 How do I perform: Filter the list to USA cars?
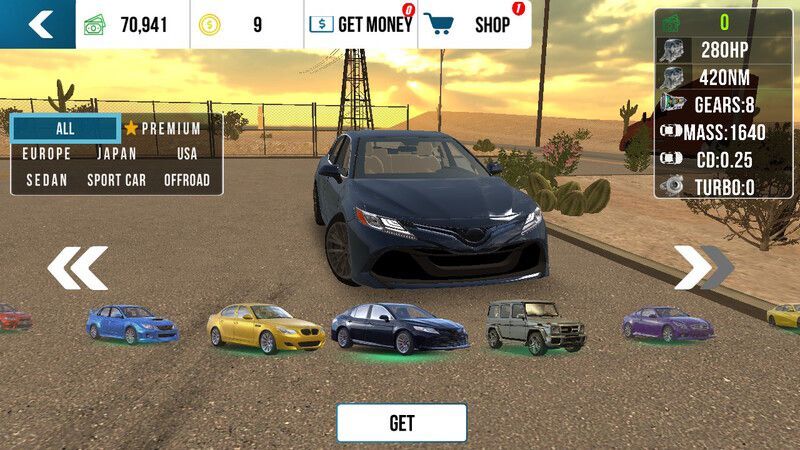tap(187, 154)
